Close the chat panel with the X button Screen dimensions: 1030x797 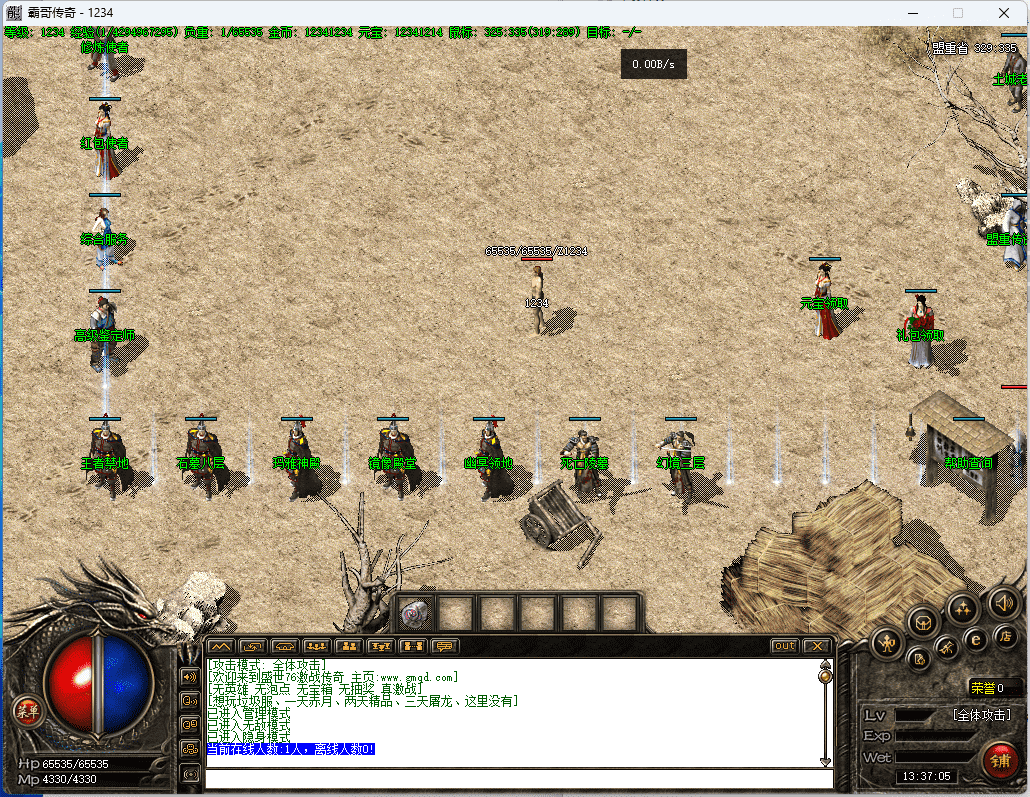[817, 646]
